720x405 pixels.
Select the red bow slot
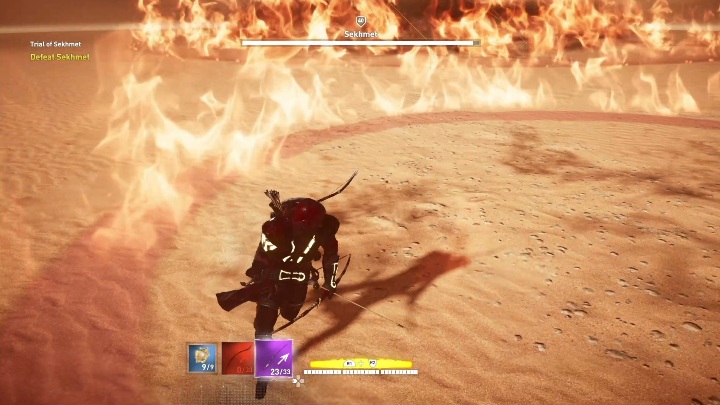click(x=237, y=357)
